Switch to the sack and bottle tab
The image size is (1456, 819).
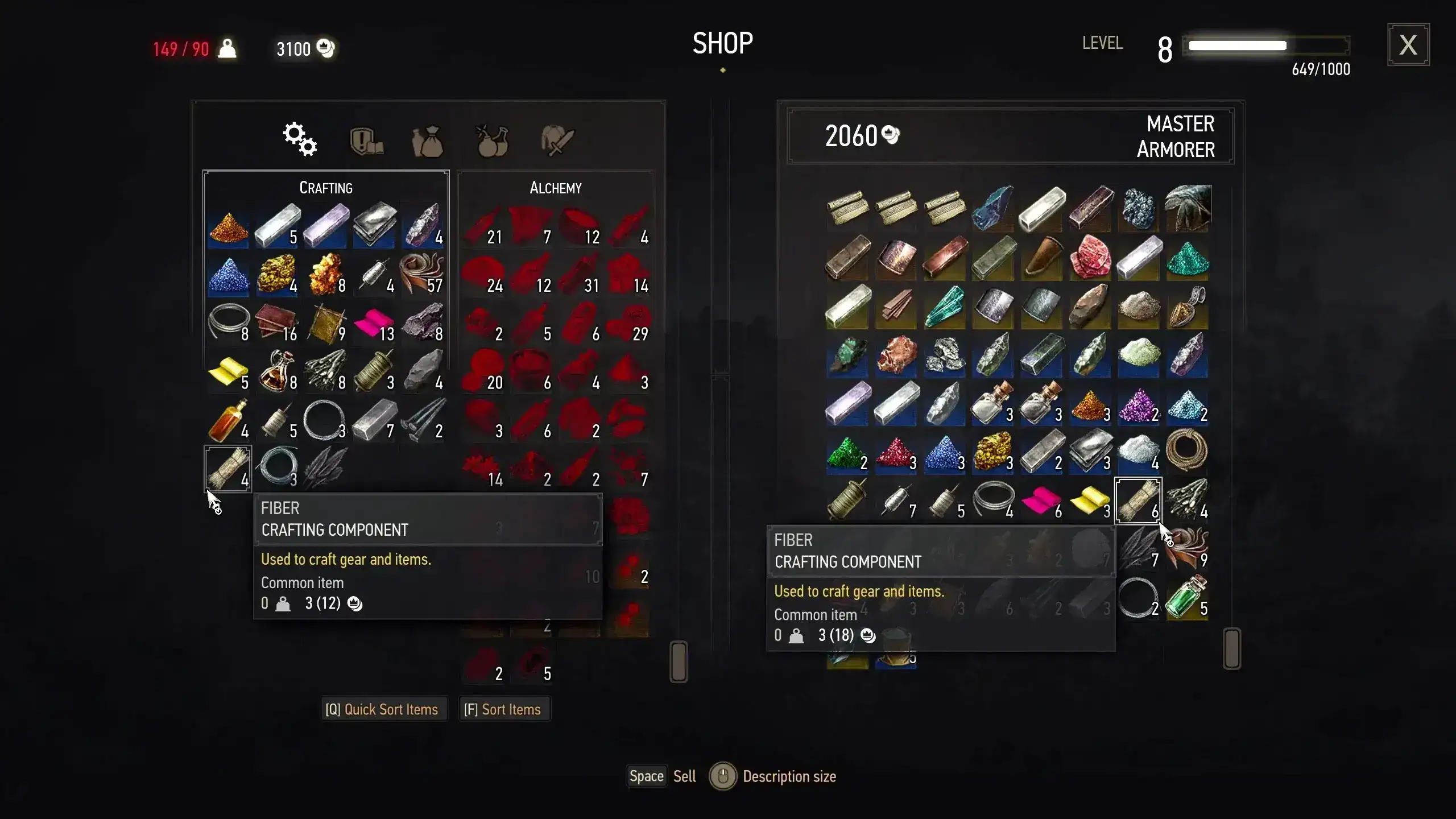click(428, 141)
